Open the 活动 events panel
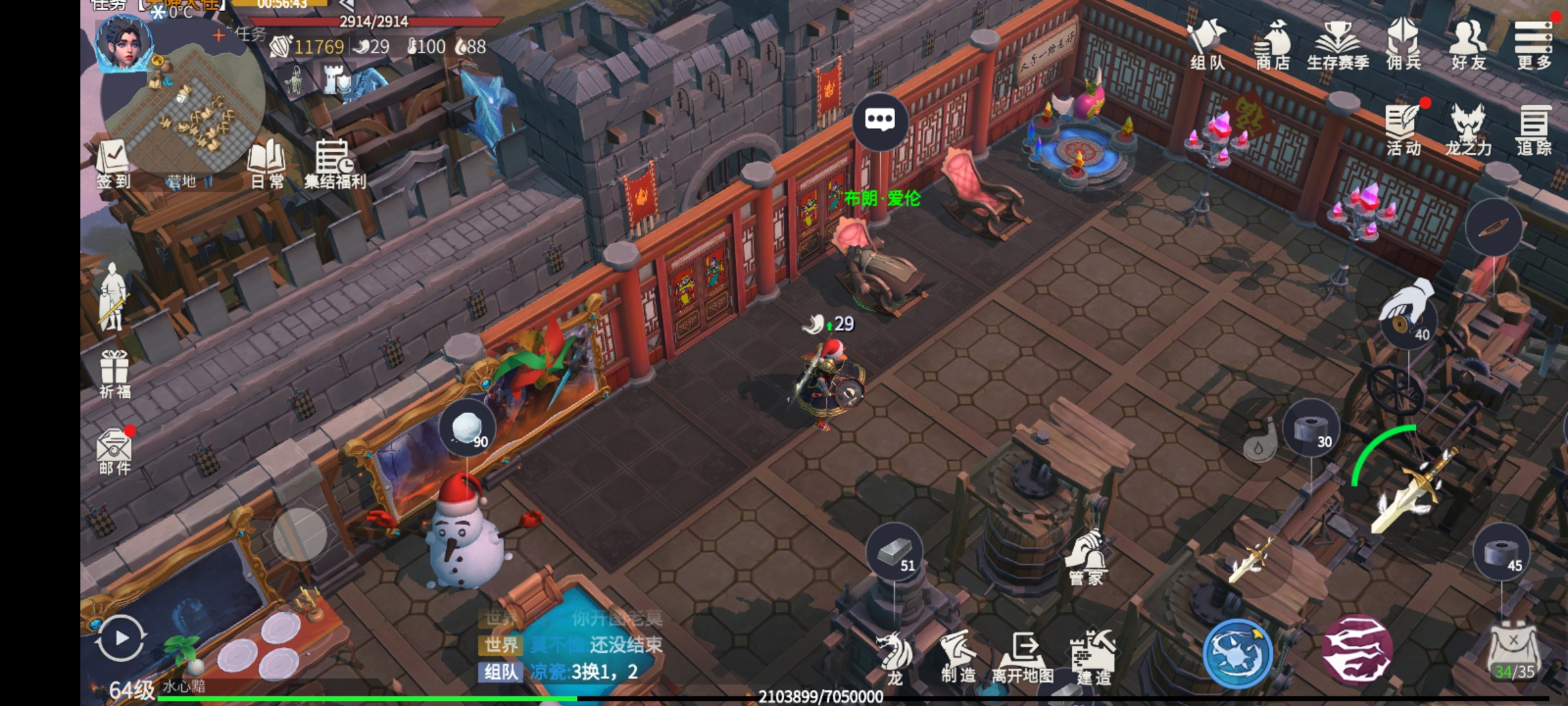The image size is (1568, 706). click(x=1403, y=129)
